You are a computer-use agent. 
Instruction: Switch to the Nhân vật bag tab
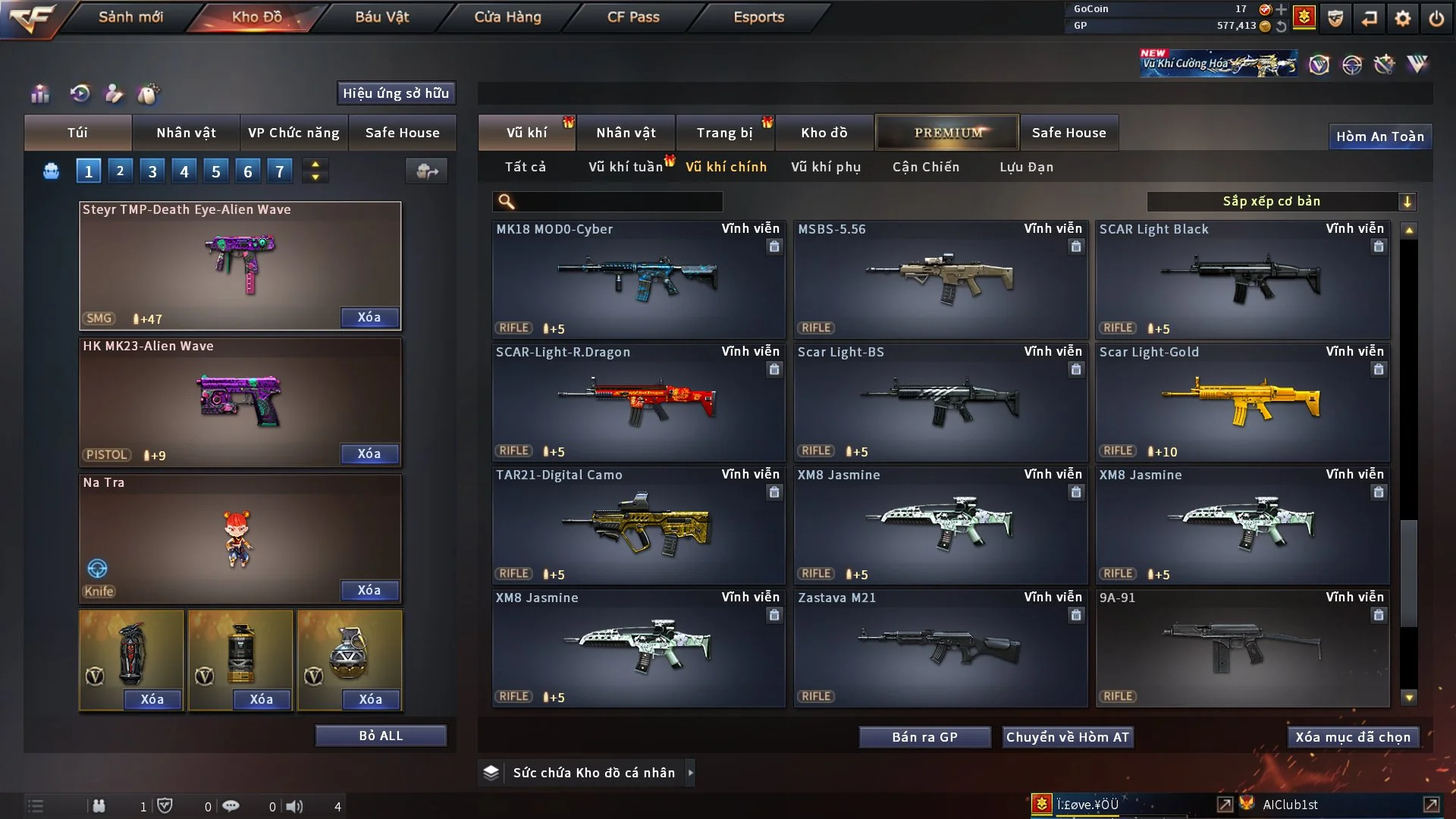tap(186, 133)
